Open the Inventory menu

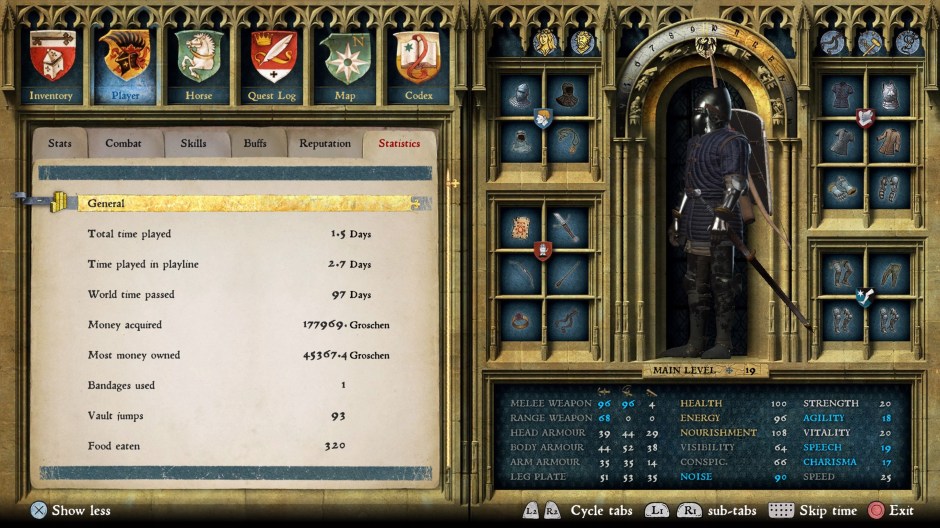[51, 66]
